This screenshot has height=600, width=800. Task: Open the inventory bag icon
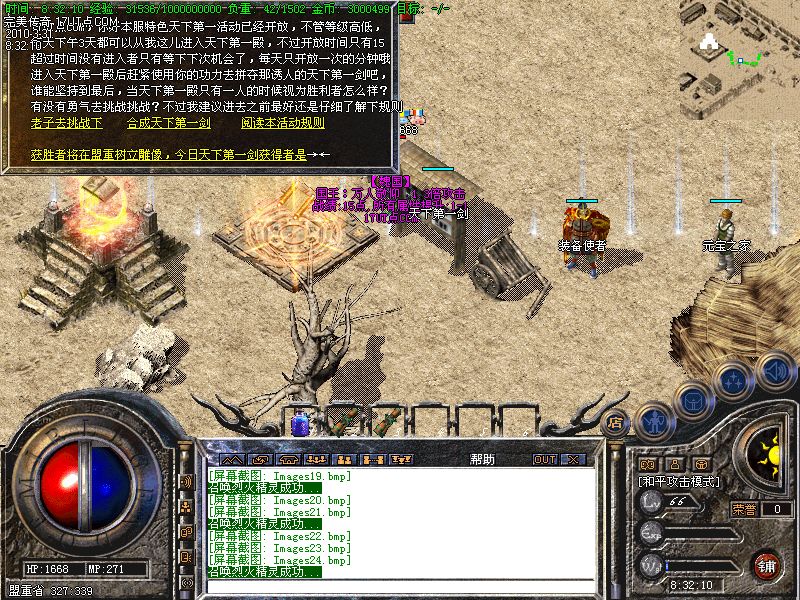(693, 400)
